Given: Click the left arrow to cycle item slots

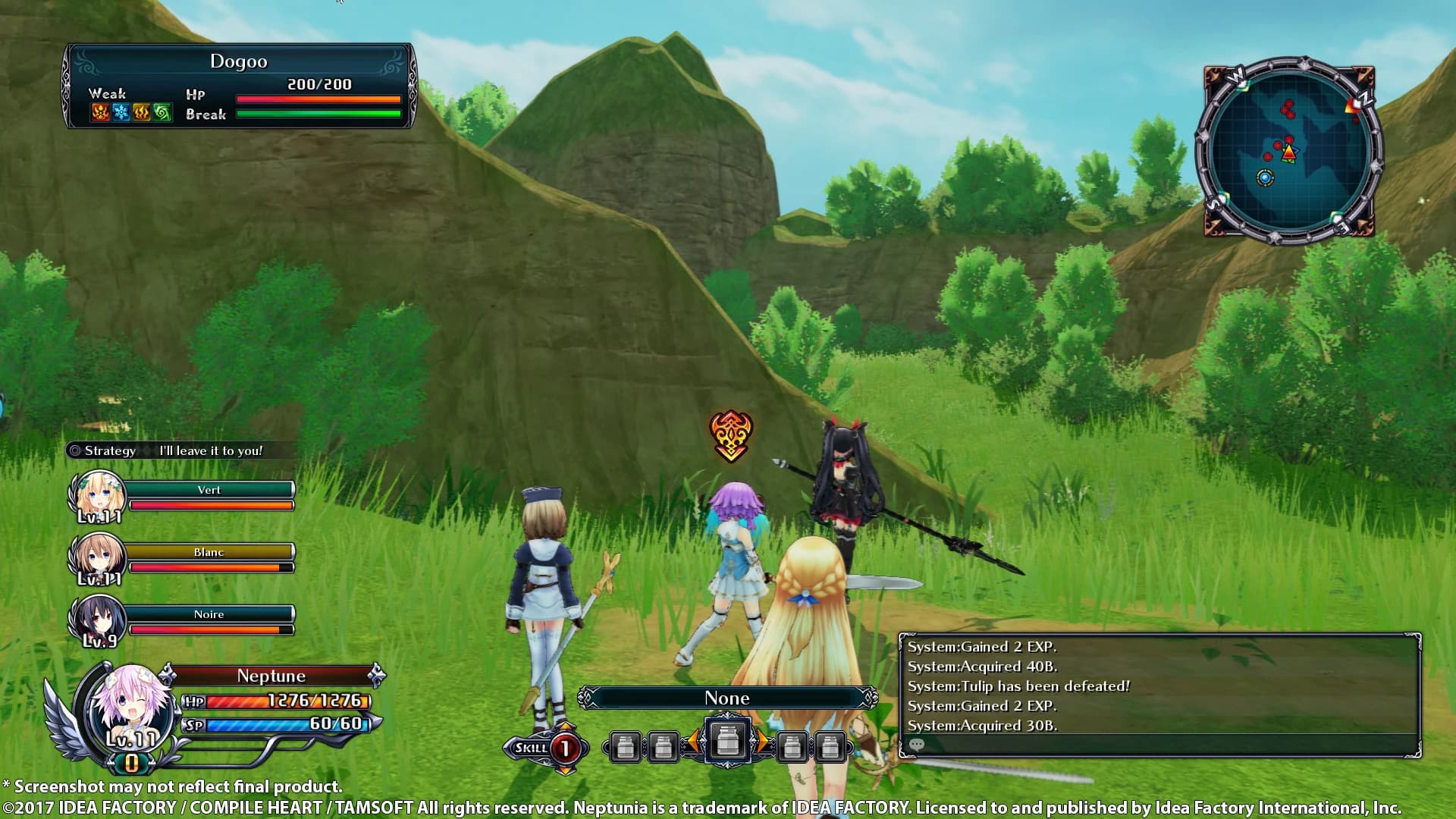Looking at the screenshot, I should click(x=695, y=741).
